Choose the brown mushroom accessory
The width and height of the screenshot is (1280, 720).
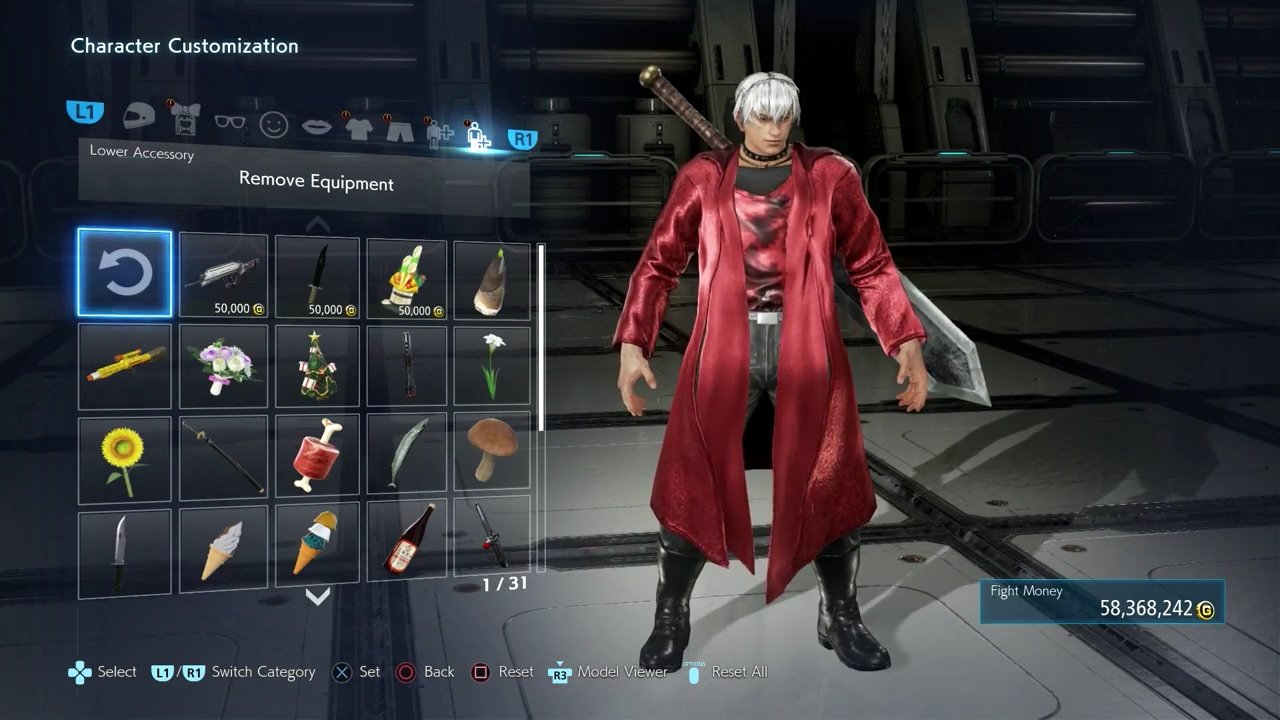click(x=492, y=450)
